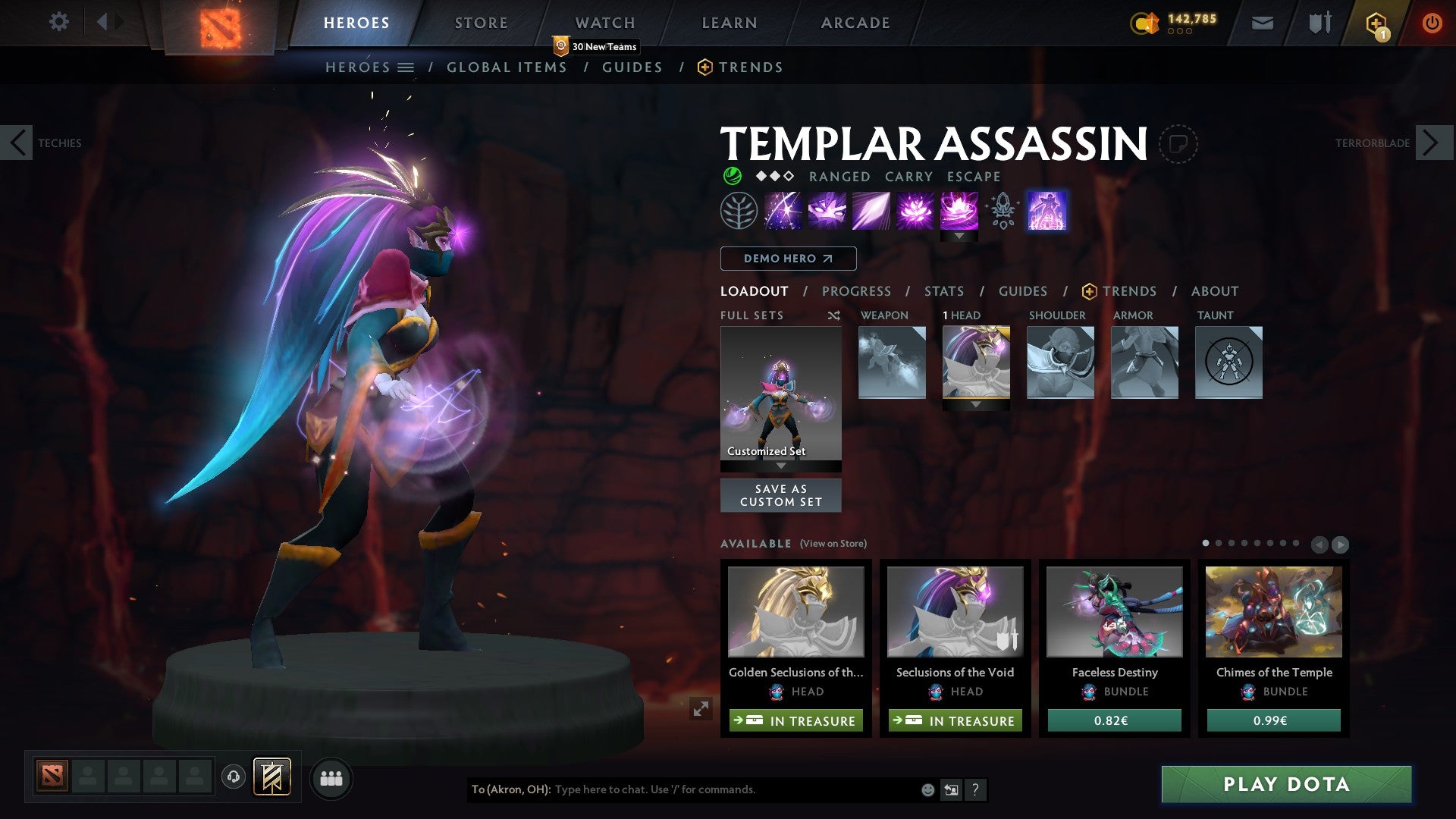This screenshot has height=819, width=1456.
Task: Open the View on Store link
Action: click(834, 544)
